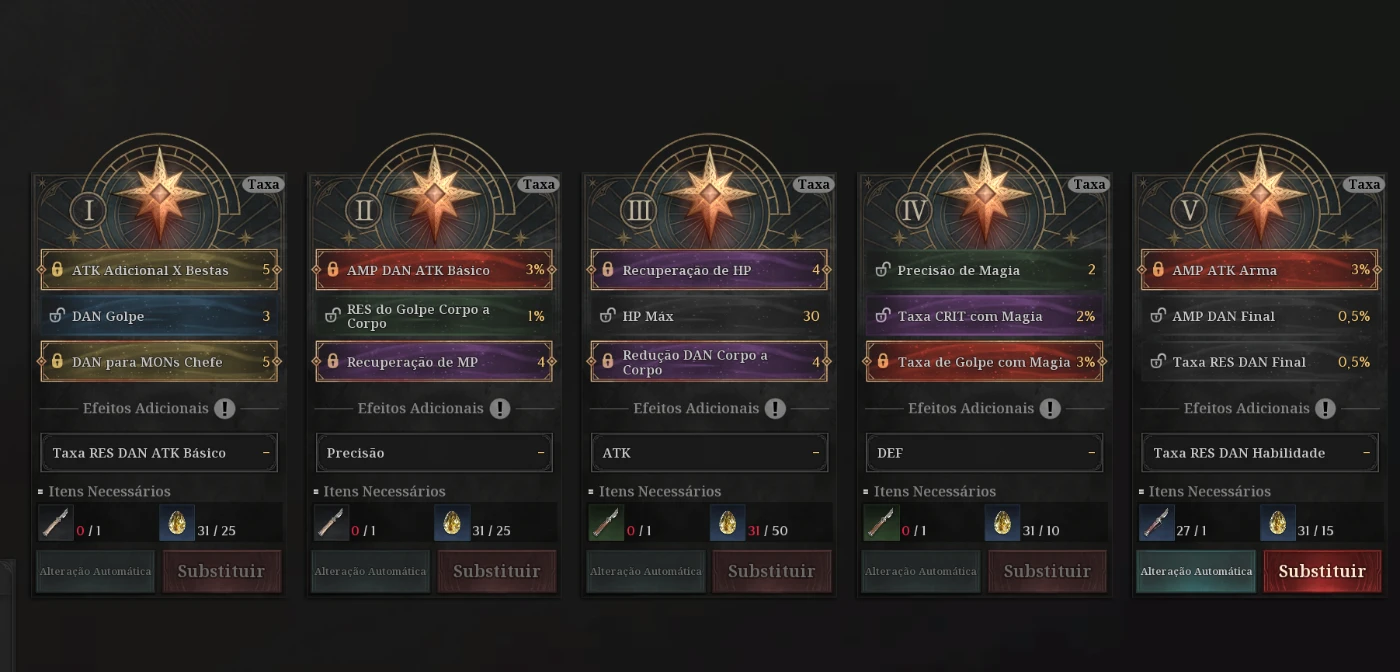The height and width of the screenshot is (672, 1400).
Task: Lock the DAN Golpe stat row
Action: [x=57, y=316]
